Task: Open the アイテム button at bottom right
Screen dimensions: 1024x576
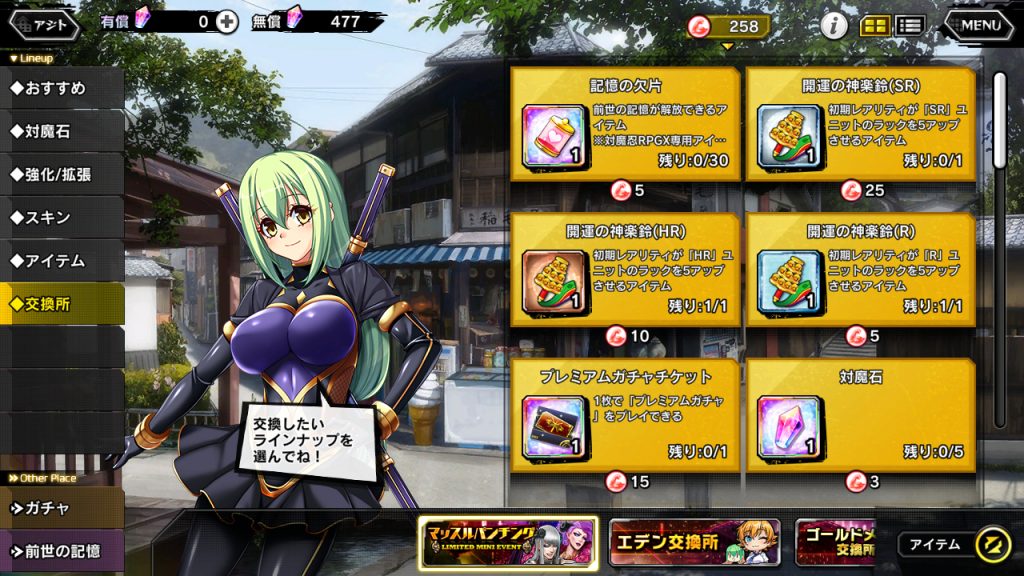Action: pos(953,545)
